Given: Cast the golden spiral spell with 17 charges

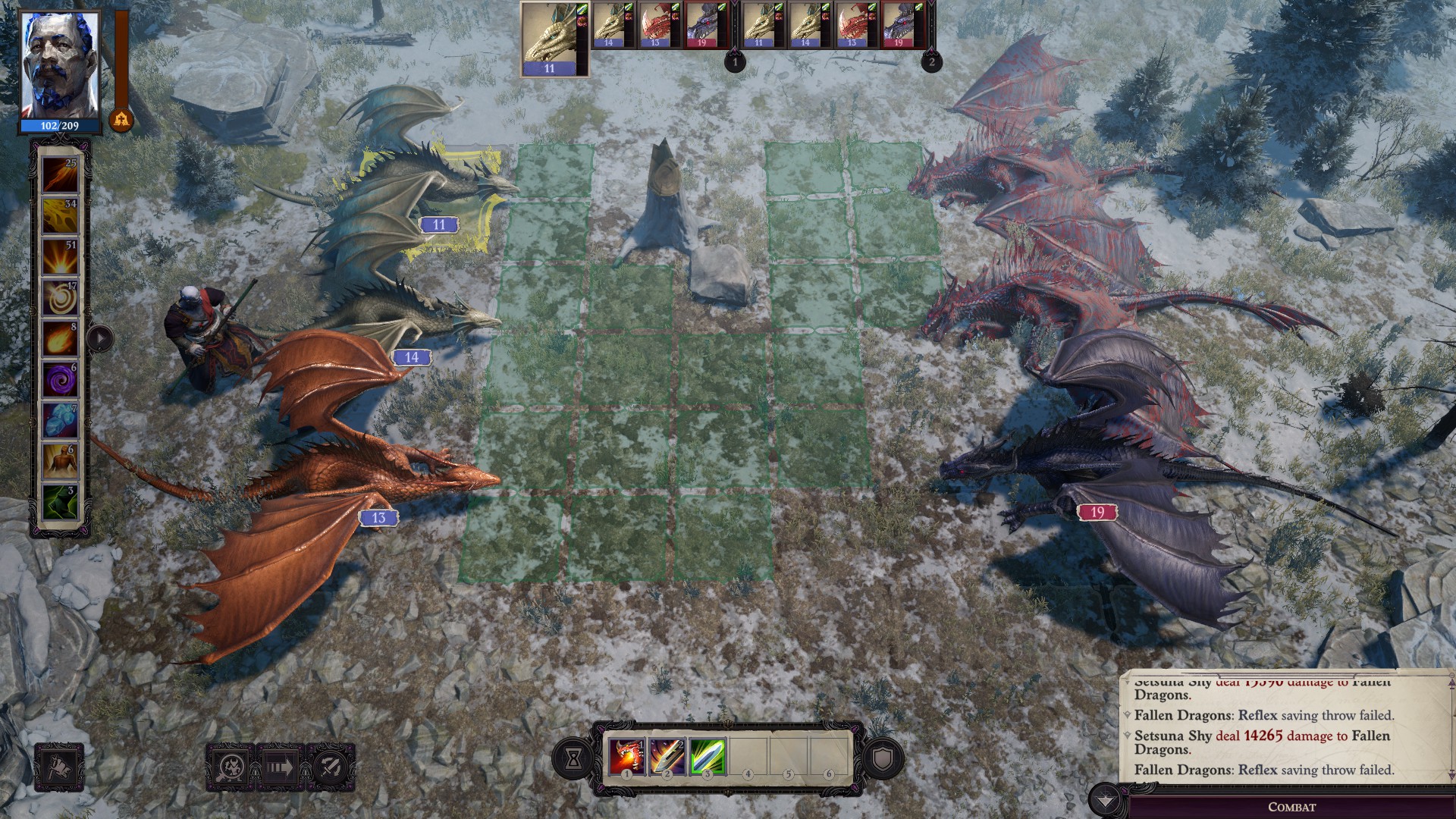Looking at the screenshot, I should pos(60,298).
